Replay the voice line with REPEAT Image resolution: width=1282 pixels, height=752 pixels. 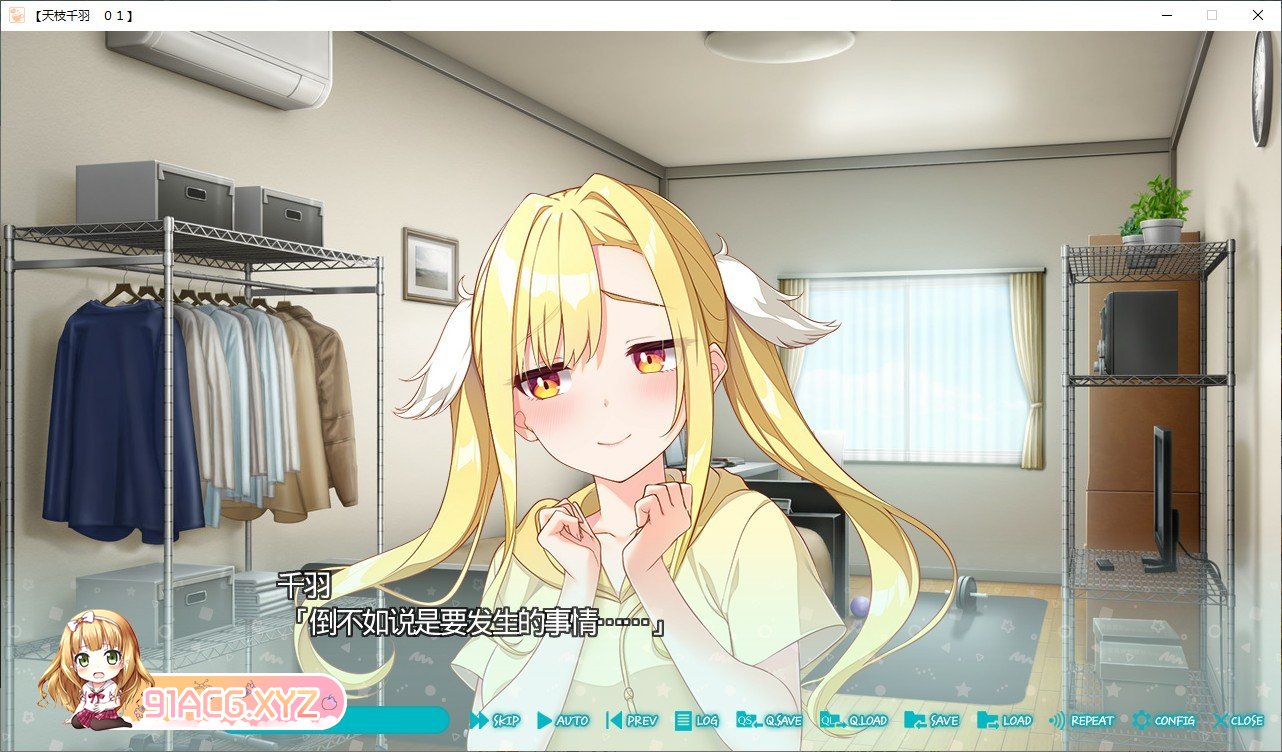(x=1081, y=720)
